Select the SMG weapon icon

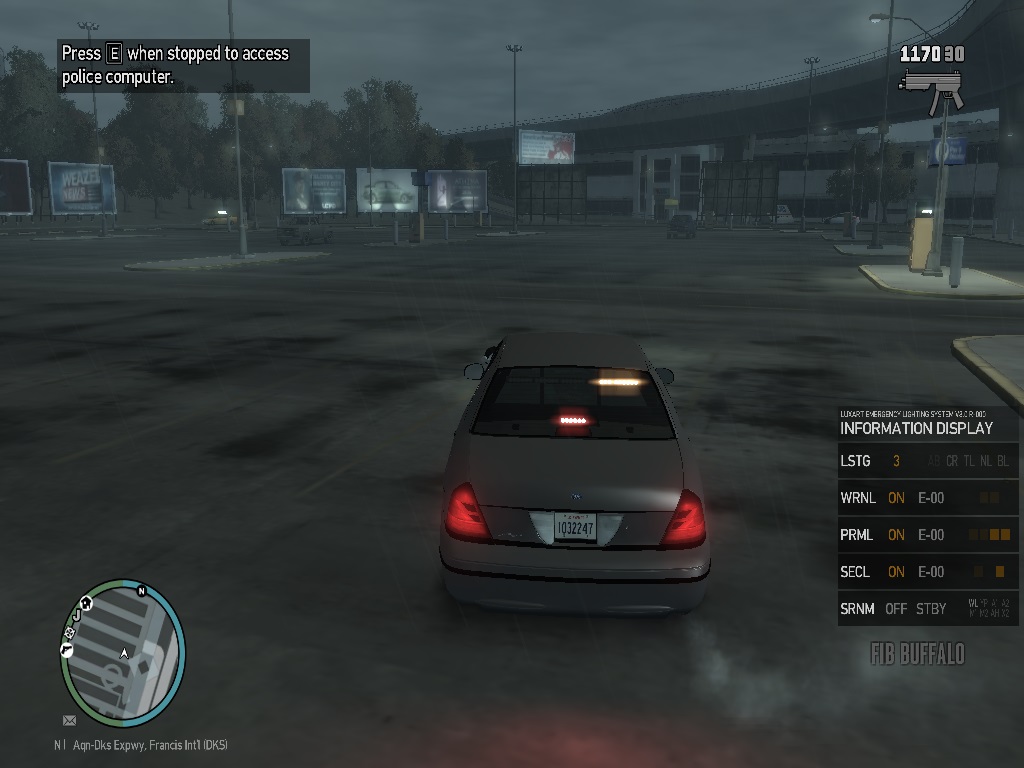click(x=930, y=89)
